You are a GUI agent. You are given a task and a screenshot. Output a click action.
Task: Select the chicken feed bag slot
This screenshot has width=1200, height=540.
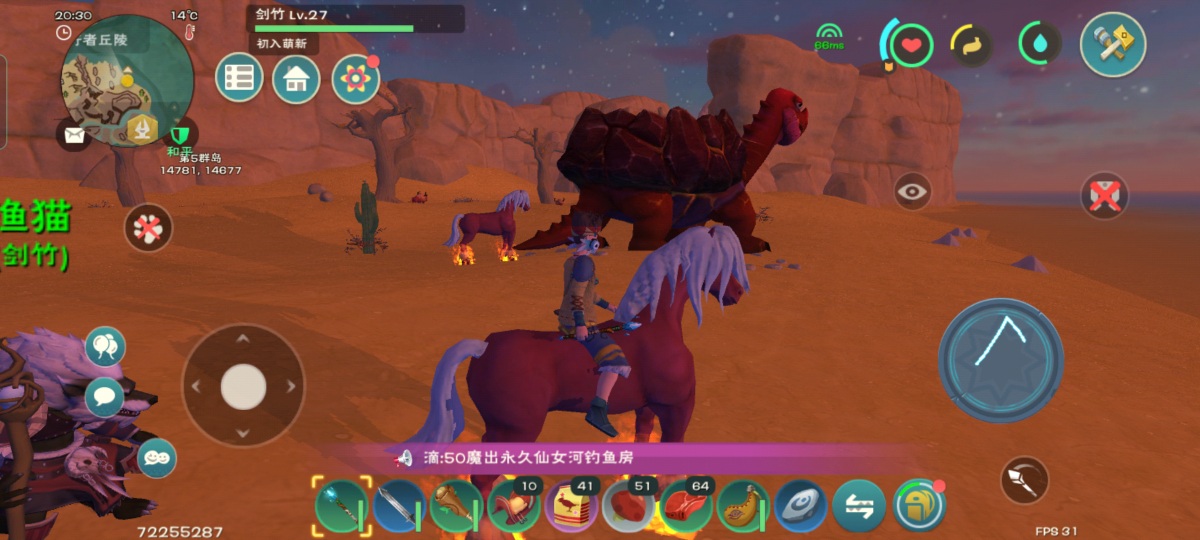(x=571, y=506)
